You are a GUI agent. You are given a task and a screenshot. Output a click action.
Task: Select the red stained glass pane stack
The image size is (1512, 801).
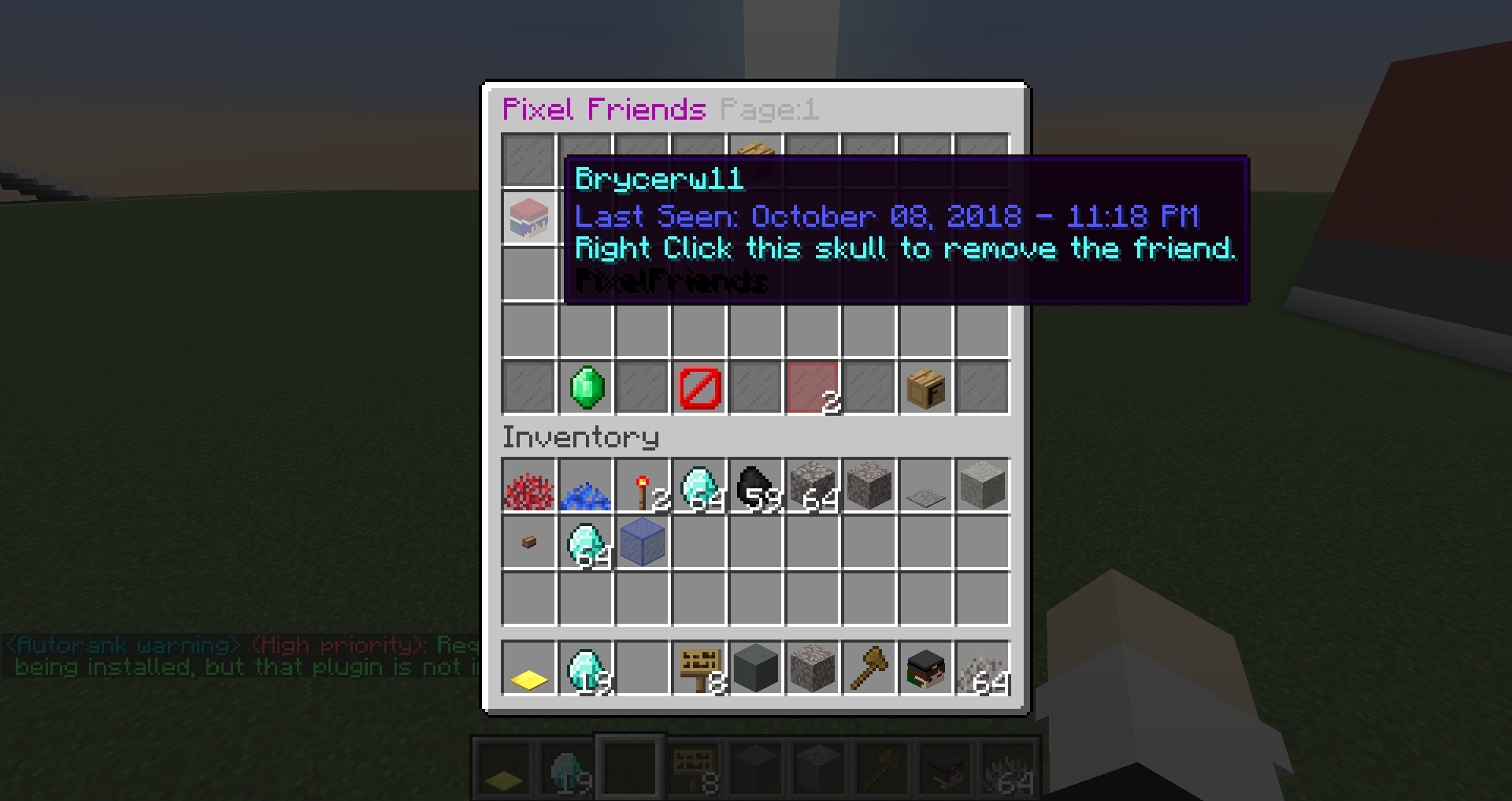[813, 387]
